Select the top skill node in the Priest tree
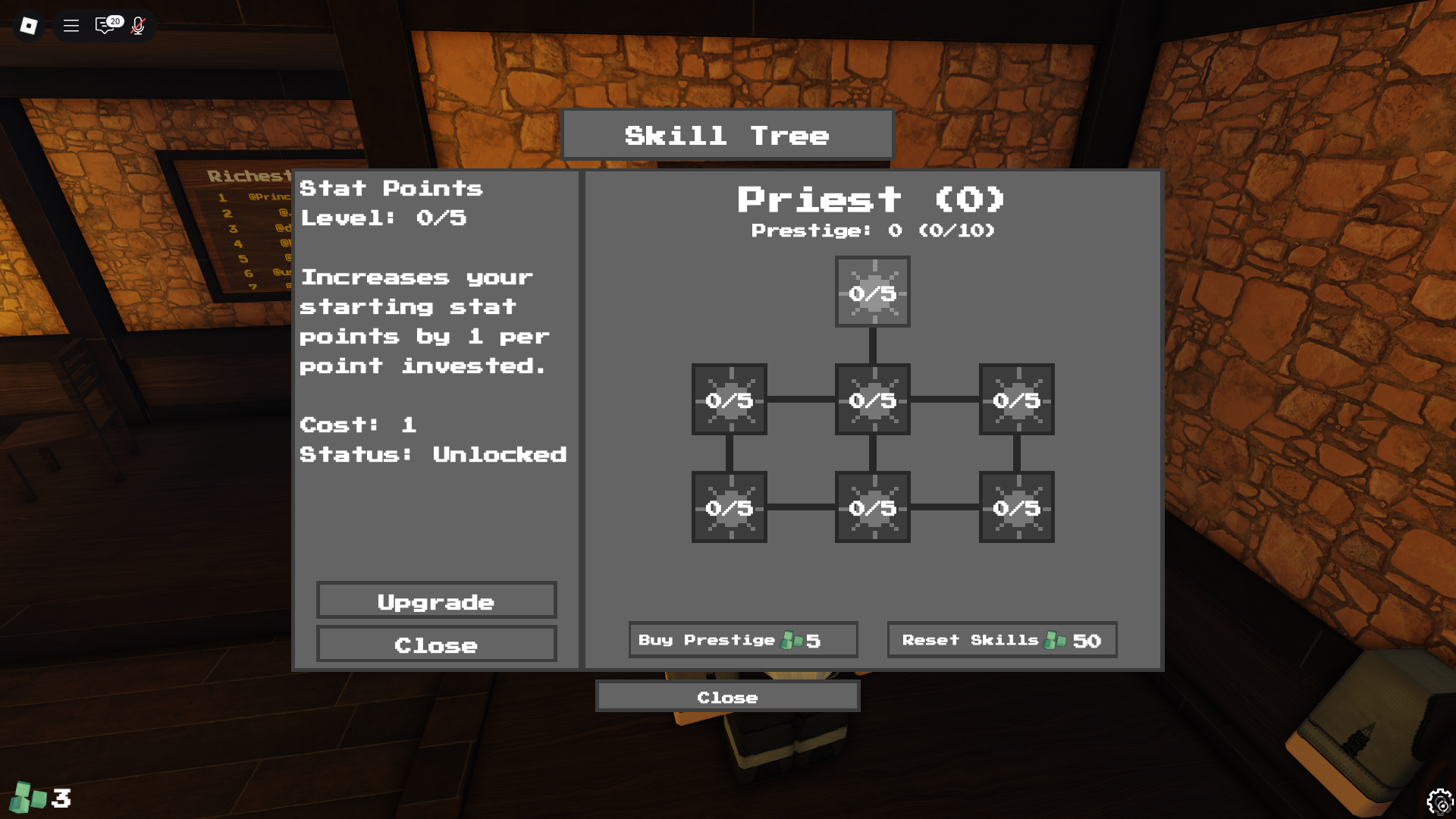The image size is (1456, 819). [x=872, y=292]
